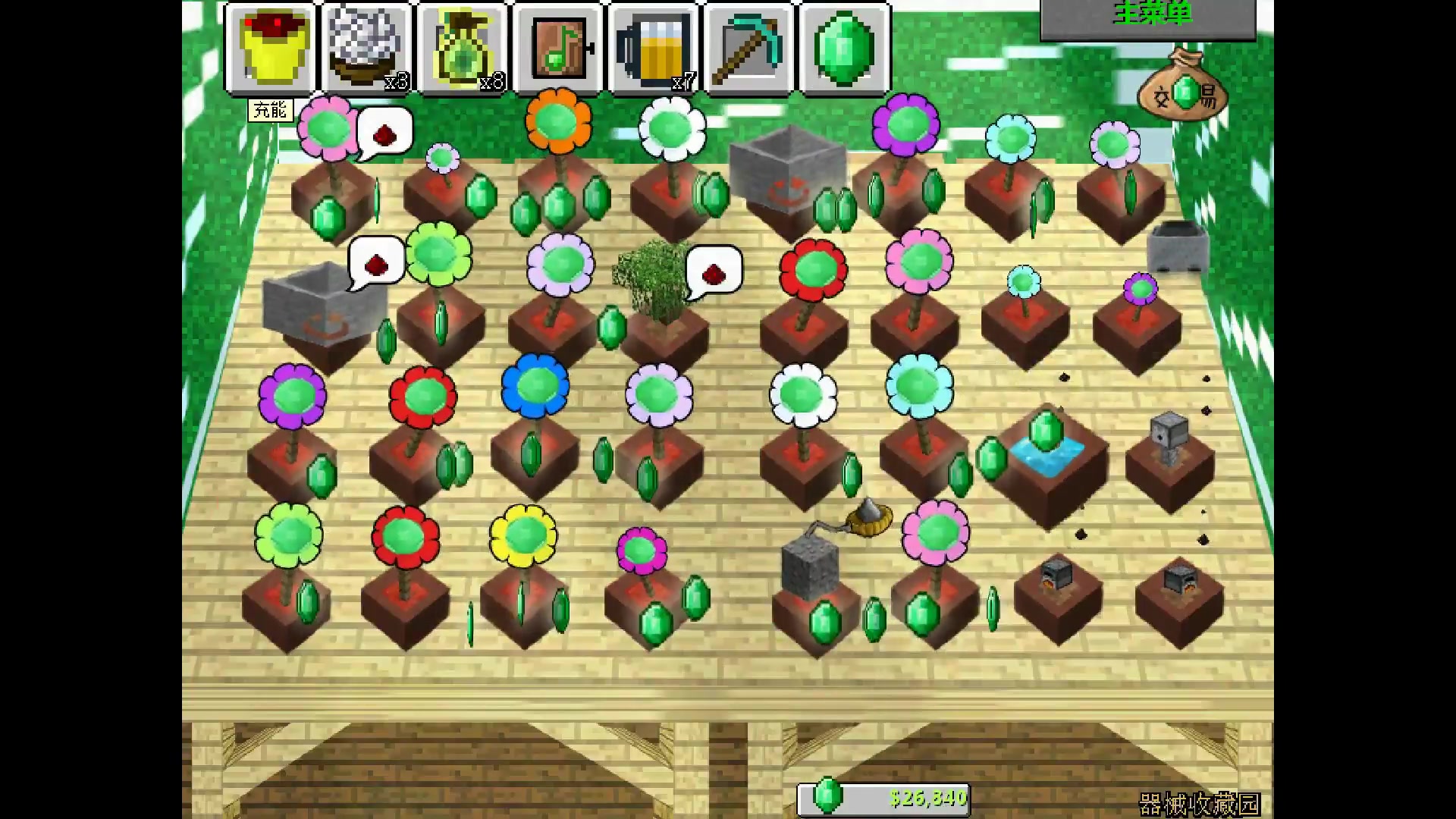Viewport: 1456px width, 819px height.
Task: Click the 充能 tooltip label
Action: (x=271, y=110)
